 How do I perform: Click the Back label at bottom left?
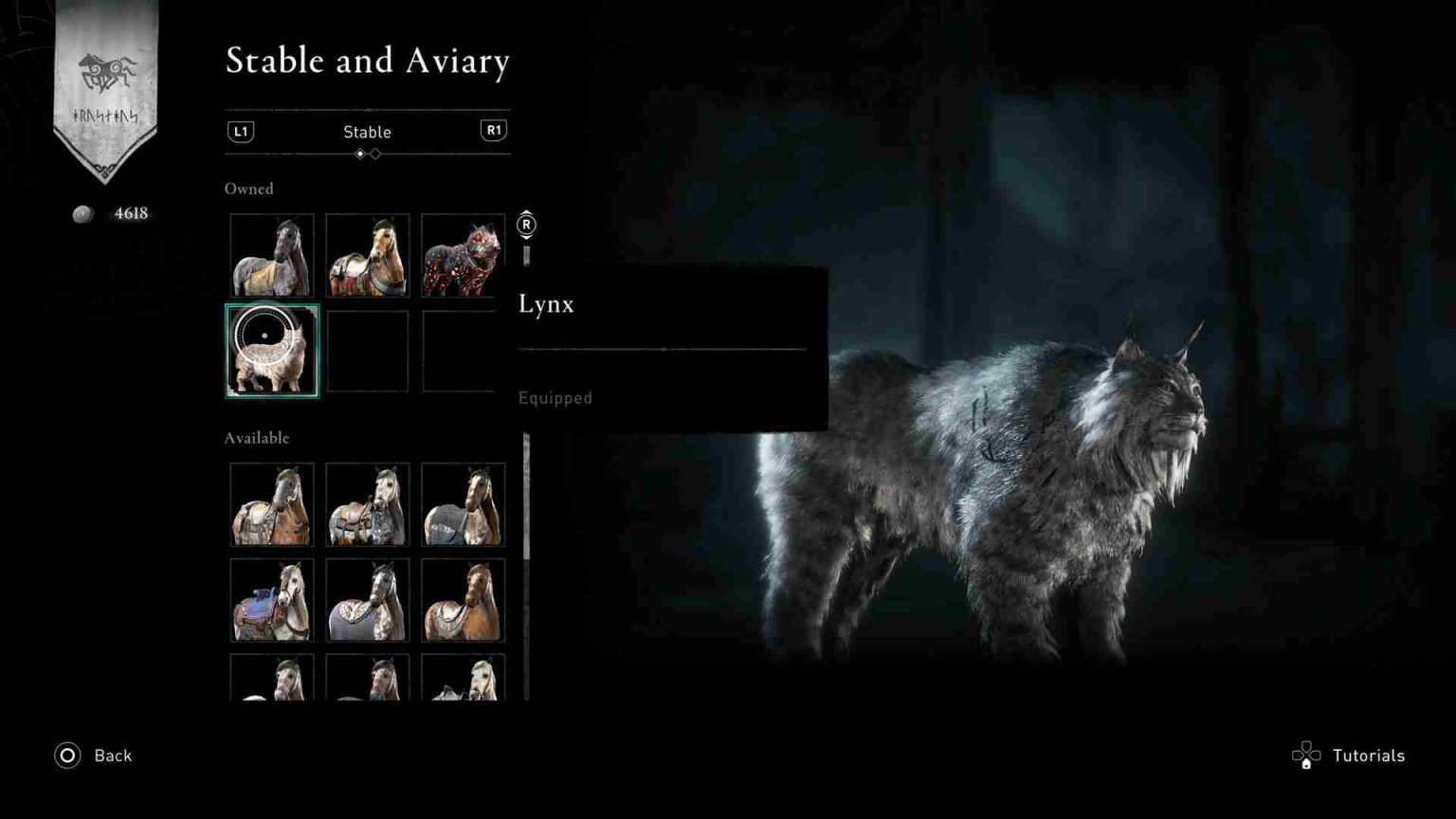[112, 755]
